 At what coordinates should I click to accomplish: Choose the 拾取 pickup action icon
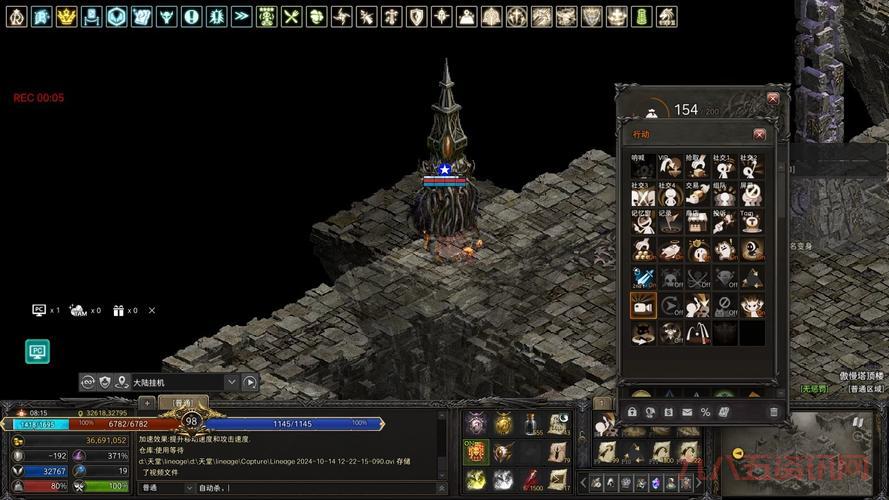coord(696,166)
